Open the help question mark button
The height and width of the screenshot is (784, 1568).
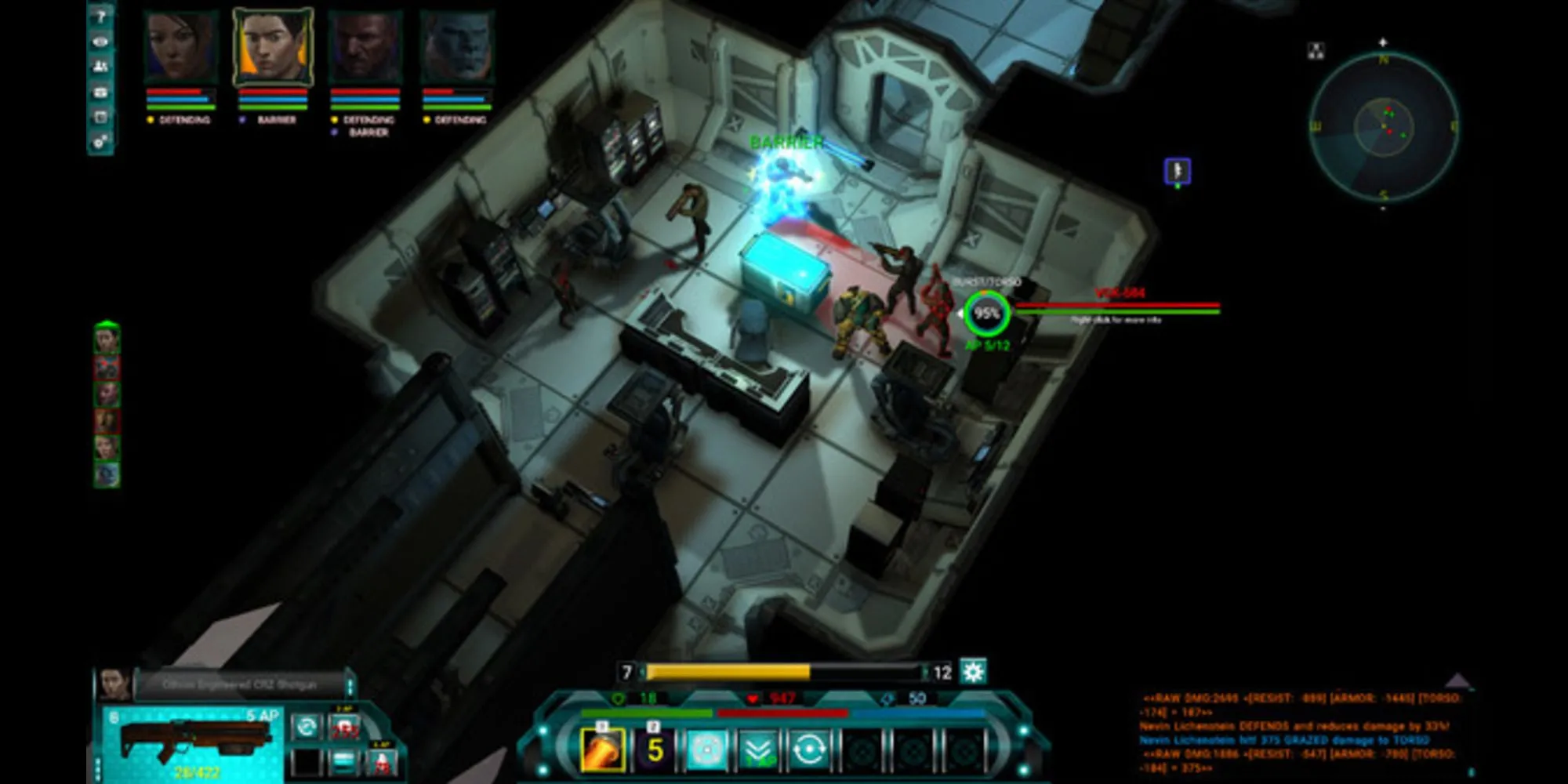(100, 17)
